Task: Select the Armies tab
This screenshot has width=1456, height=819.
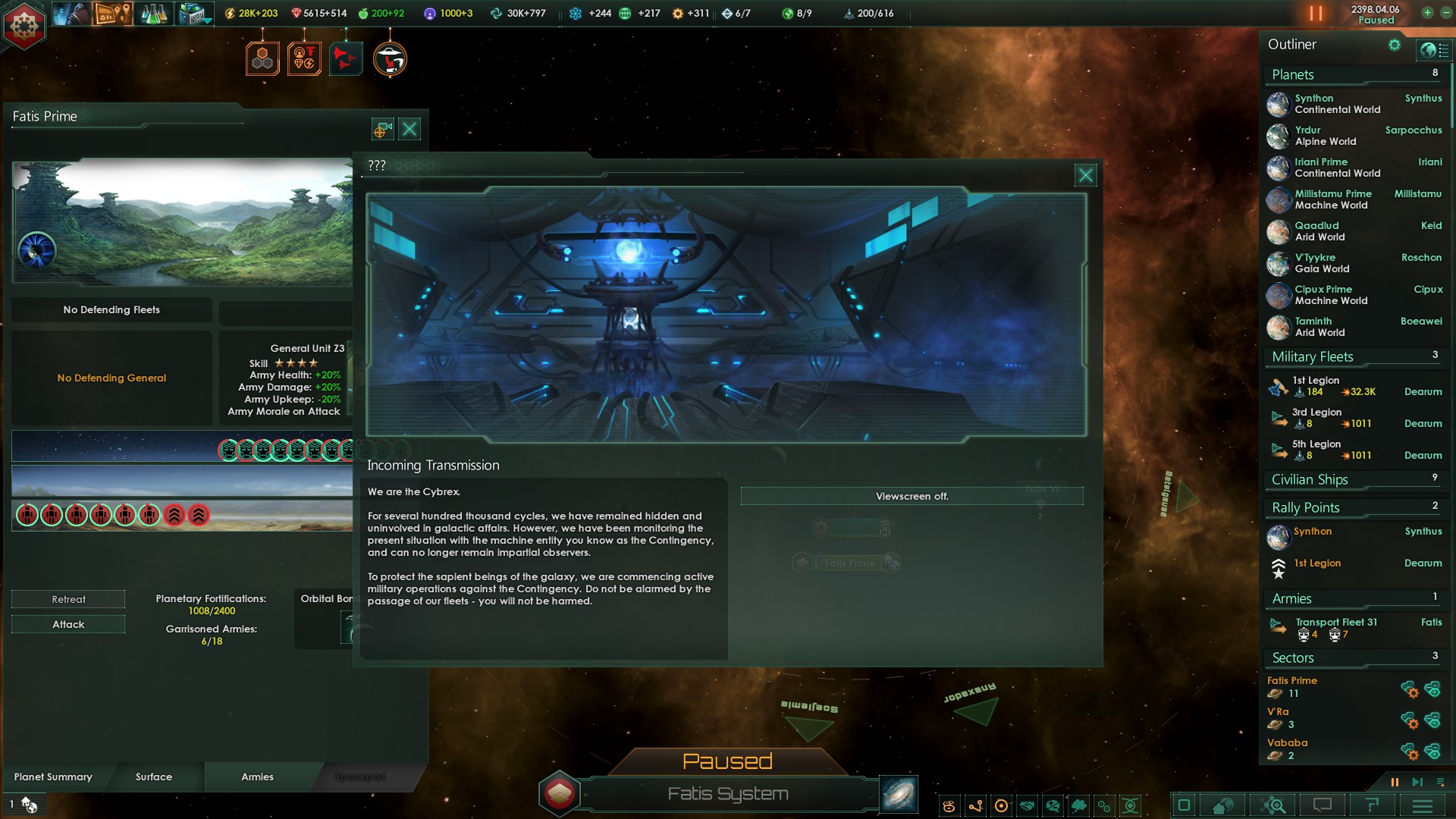Action: 257,777
